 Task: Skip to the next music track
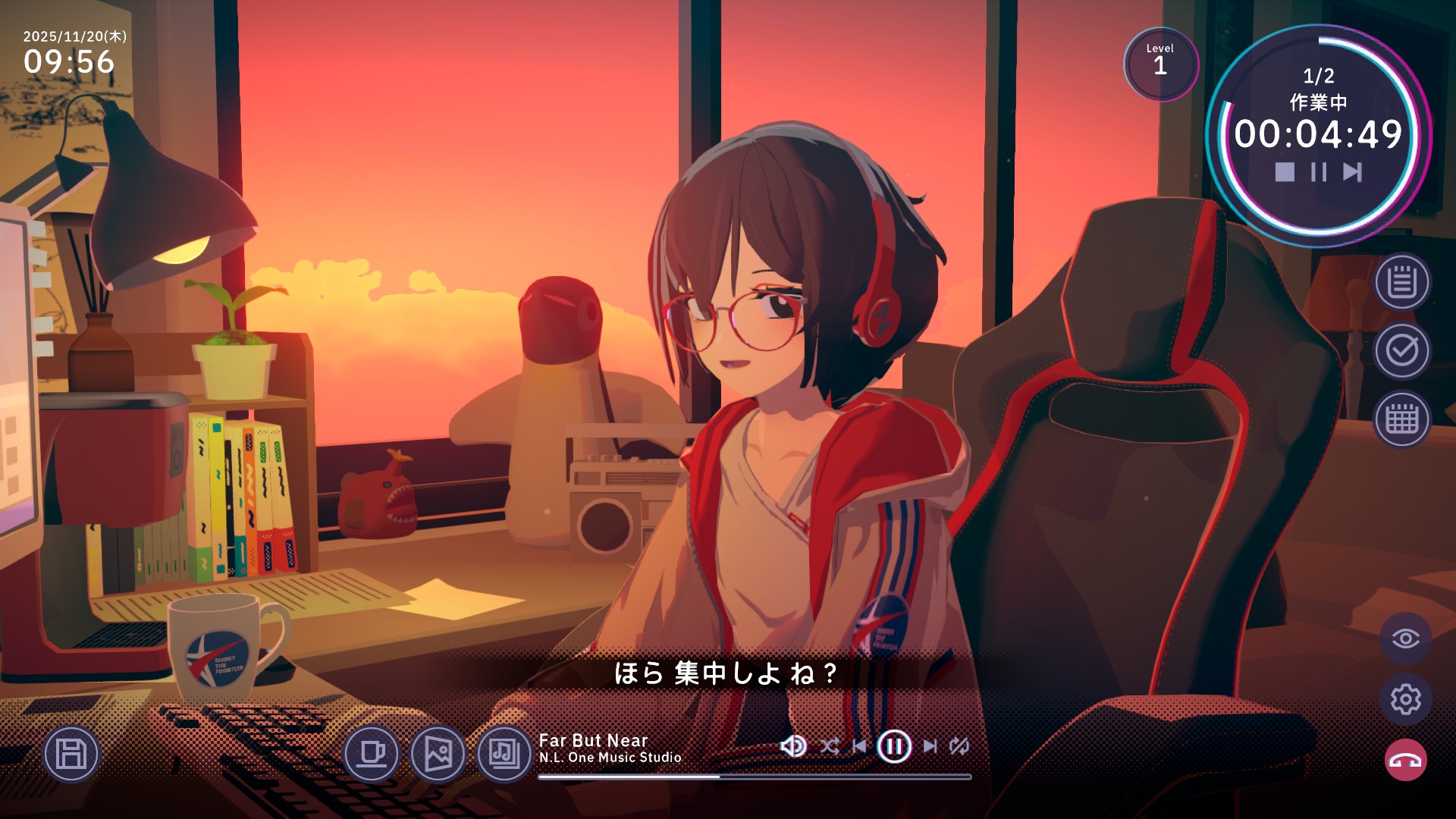[930, 746]
